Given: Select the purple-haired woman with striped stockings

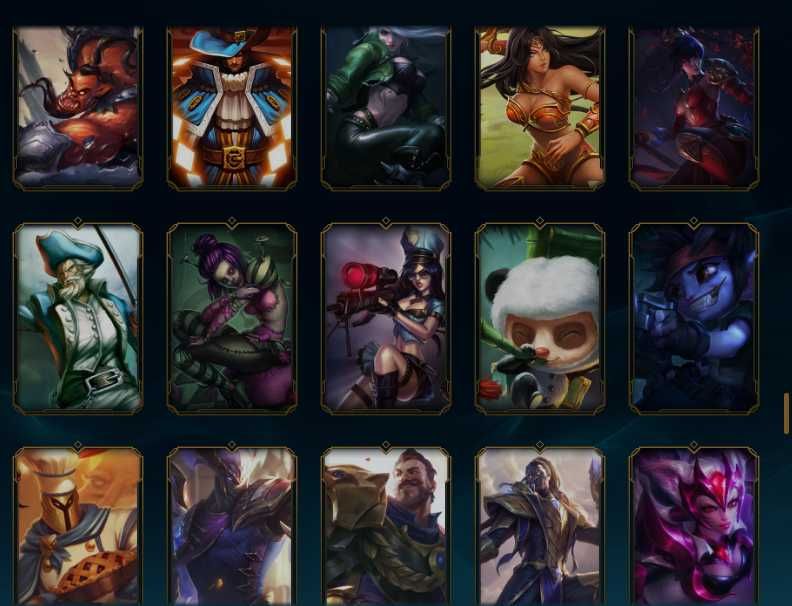Looking at the screenshot, I should click(232, 318).
